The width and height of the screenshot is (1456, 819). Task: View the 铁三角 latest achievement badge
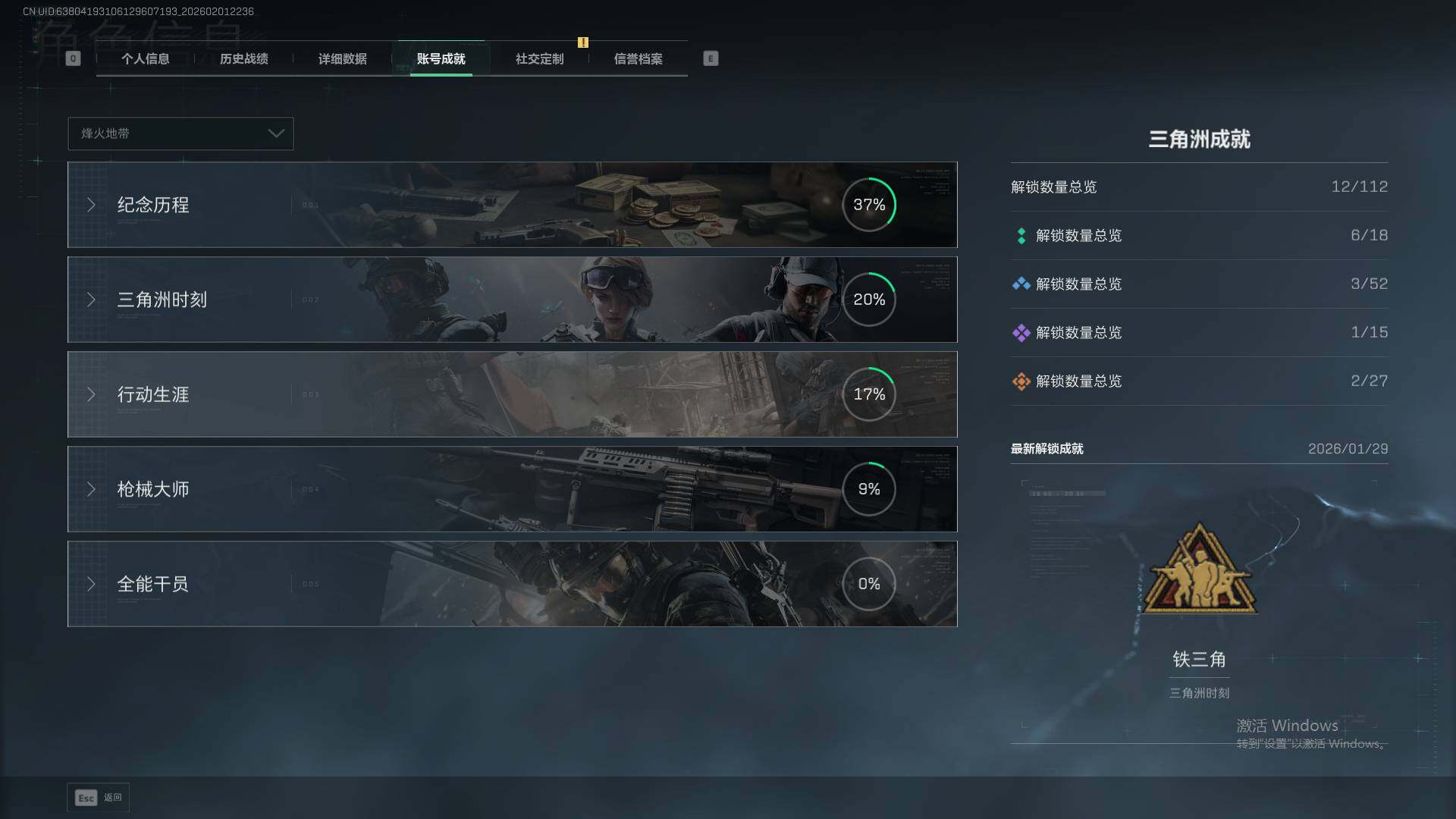click(x=1199, y=569)
